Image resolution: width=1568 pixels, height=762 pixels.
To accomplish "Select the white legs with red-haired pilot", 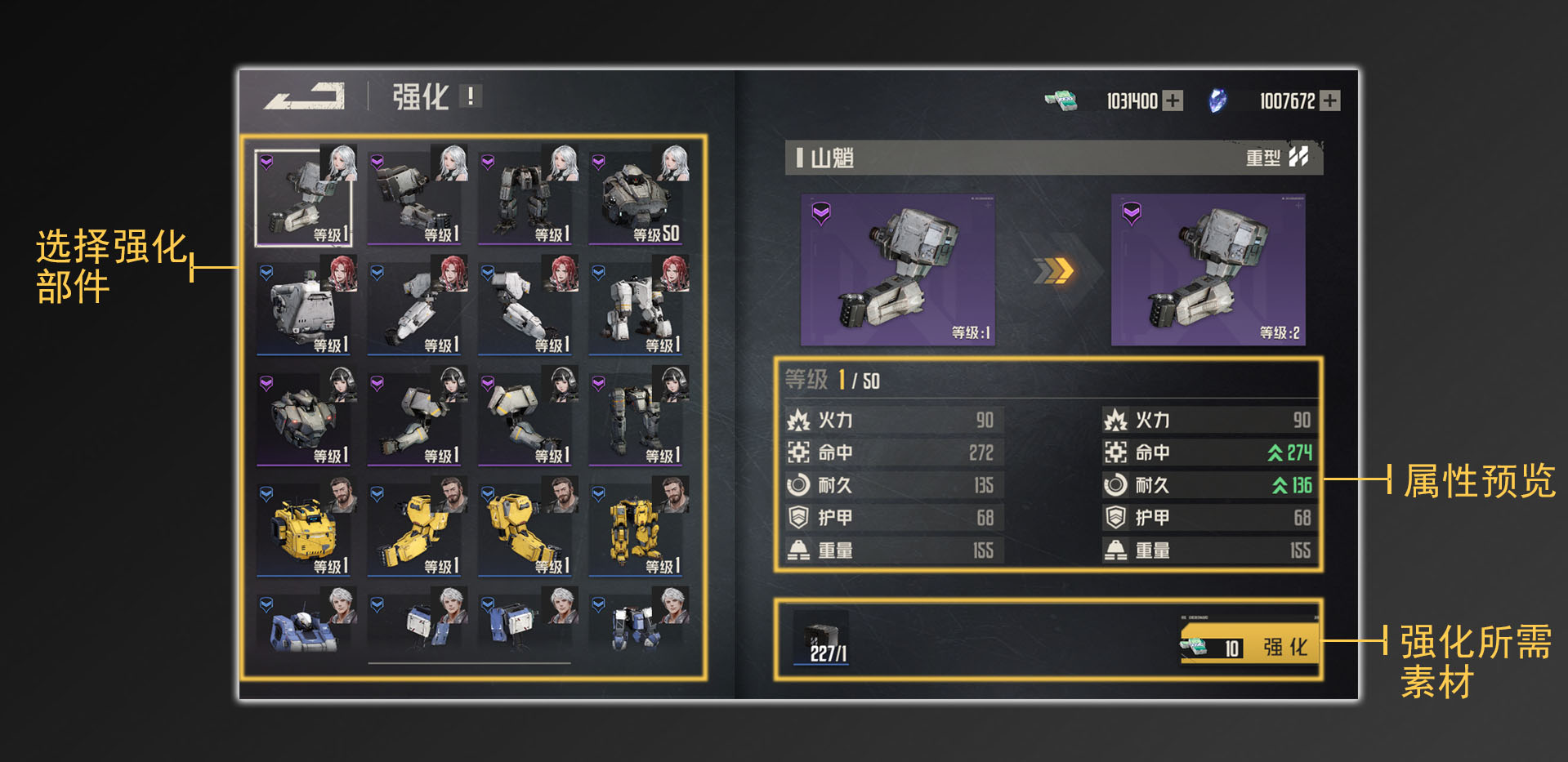I will point(637,307).
